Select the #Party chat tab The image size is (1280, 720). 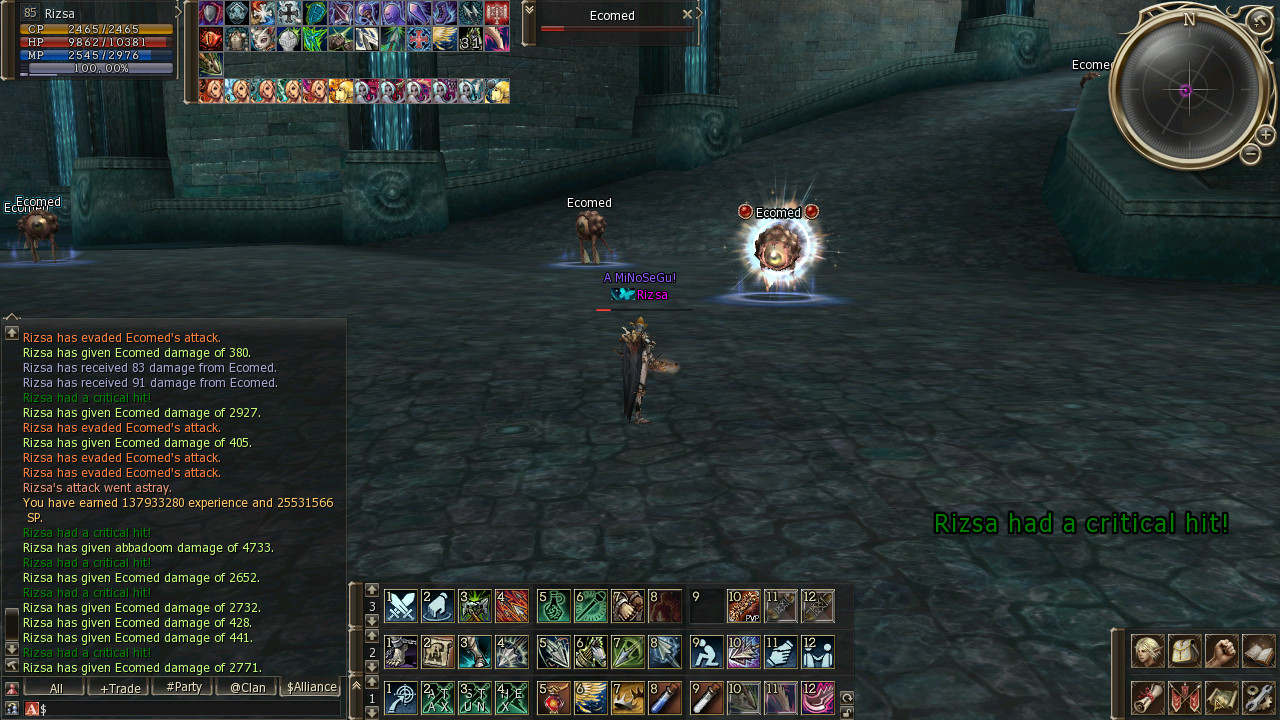(182, 688)
